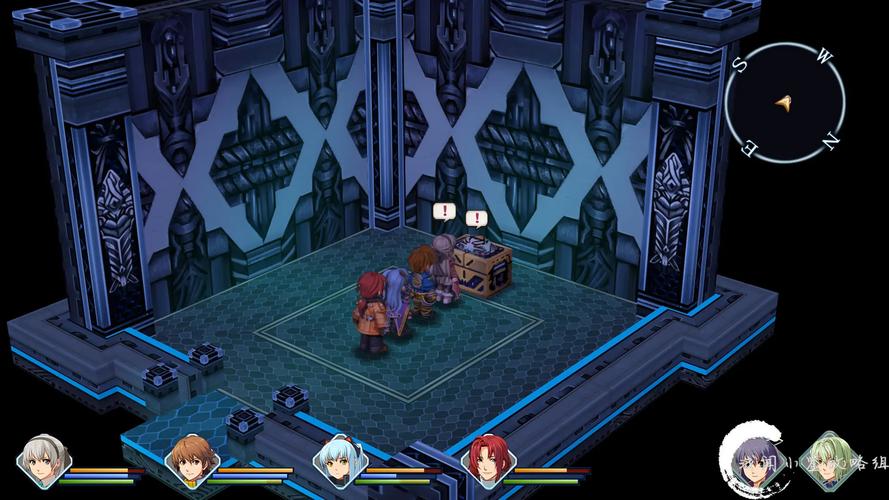Open the compass minimap
The height and width of the screenshot is (500, 889).
tap(784, 101)
